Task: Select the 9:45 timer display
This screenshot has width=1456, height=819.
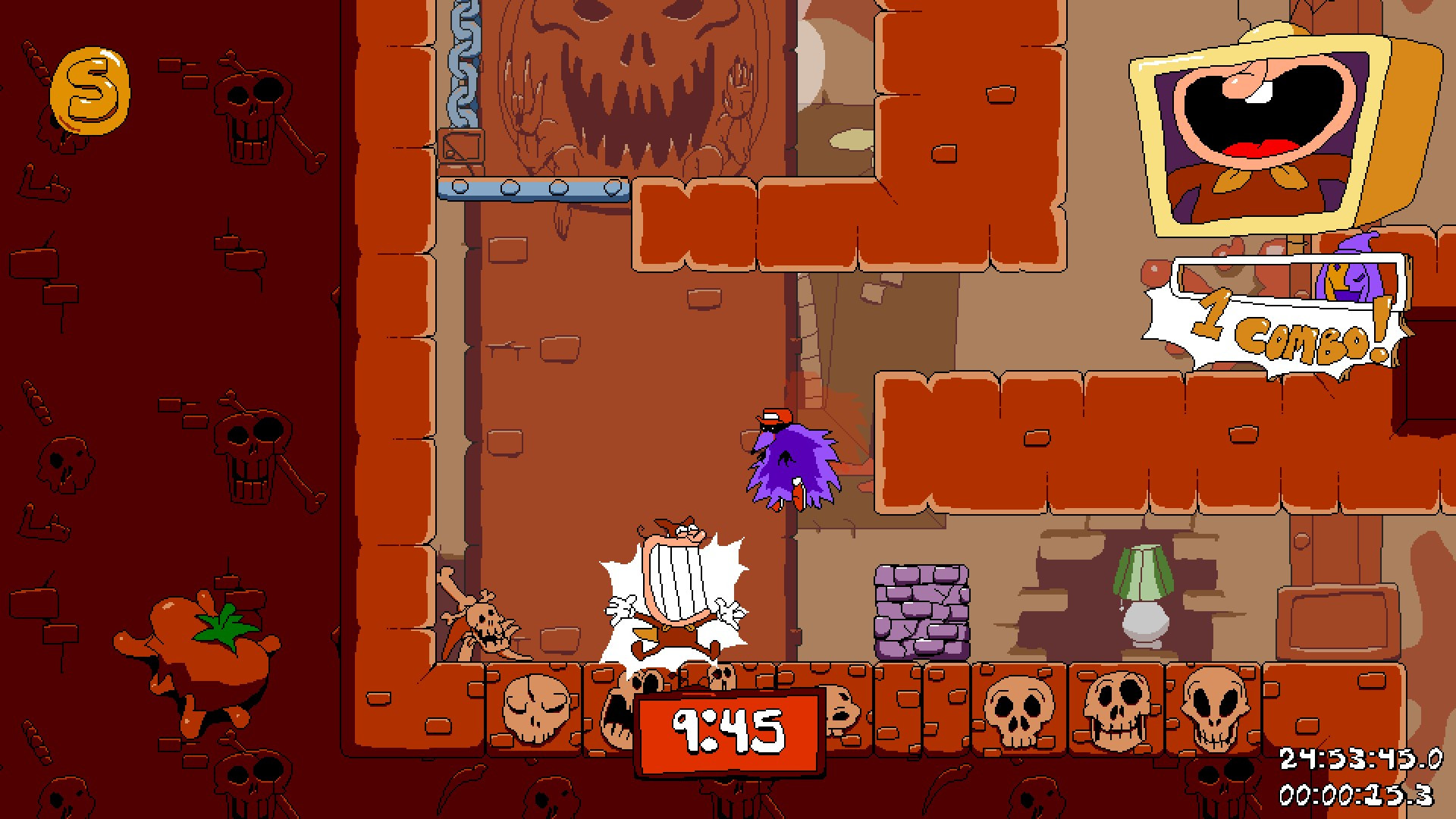Action: click(x=732, y=730)
